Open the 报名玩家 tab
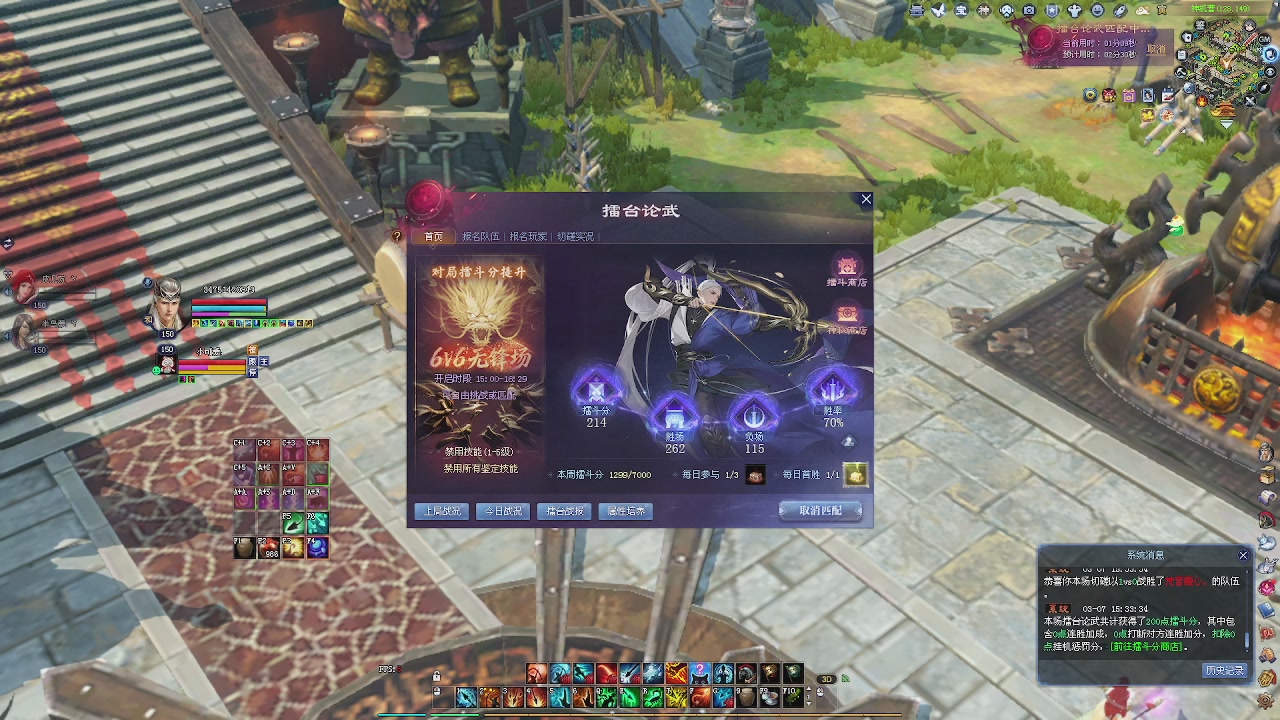Screen dimensions: 1280x720 coord(528,237)
